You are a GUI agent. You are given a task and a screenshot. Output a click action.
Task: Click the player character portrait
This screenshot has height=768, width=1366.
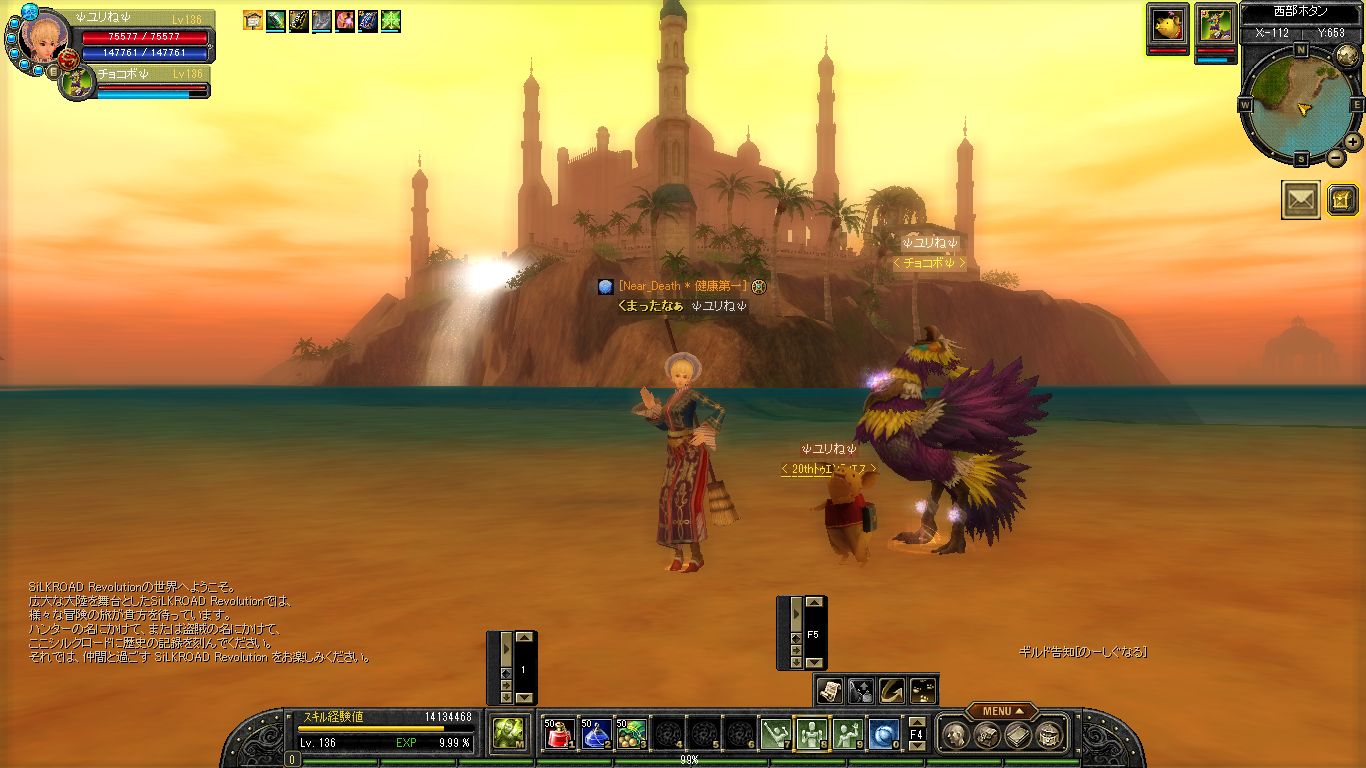pyautogui.click(x=42, y=40)
